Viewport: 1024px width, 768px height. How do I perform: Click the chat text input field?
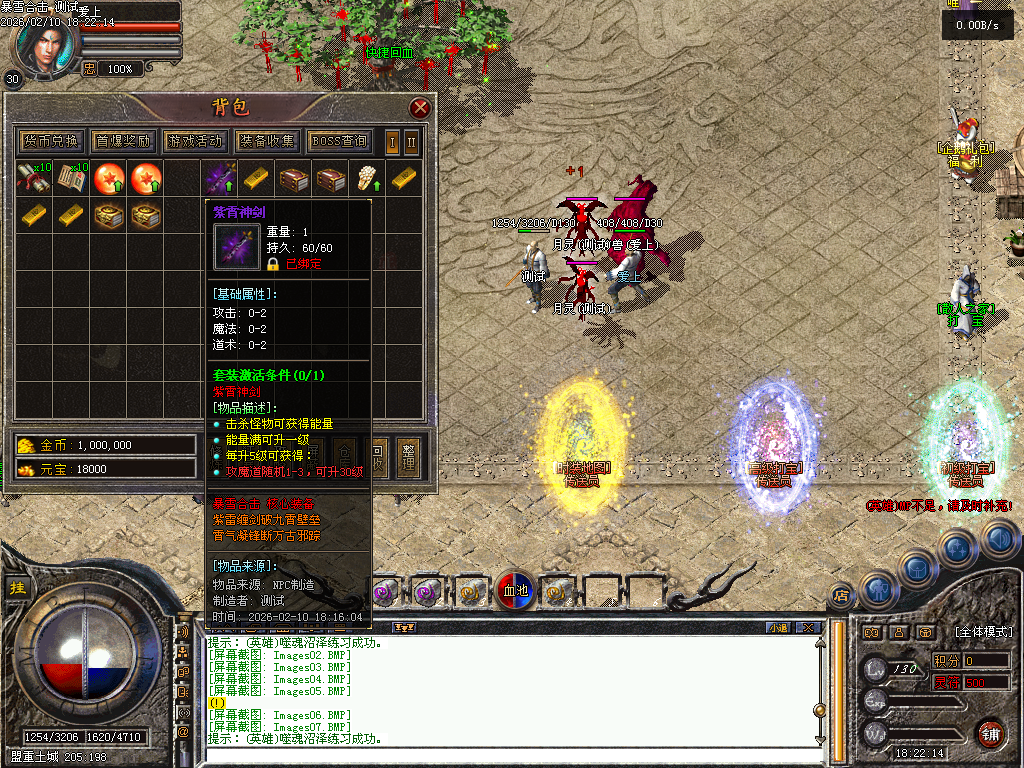tap(500, 757)
